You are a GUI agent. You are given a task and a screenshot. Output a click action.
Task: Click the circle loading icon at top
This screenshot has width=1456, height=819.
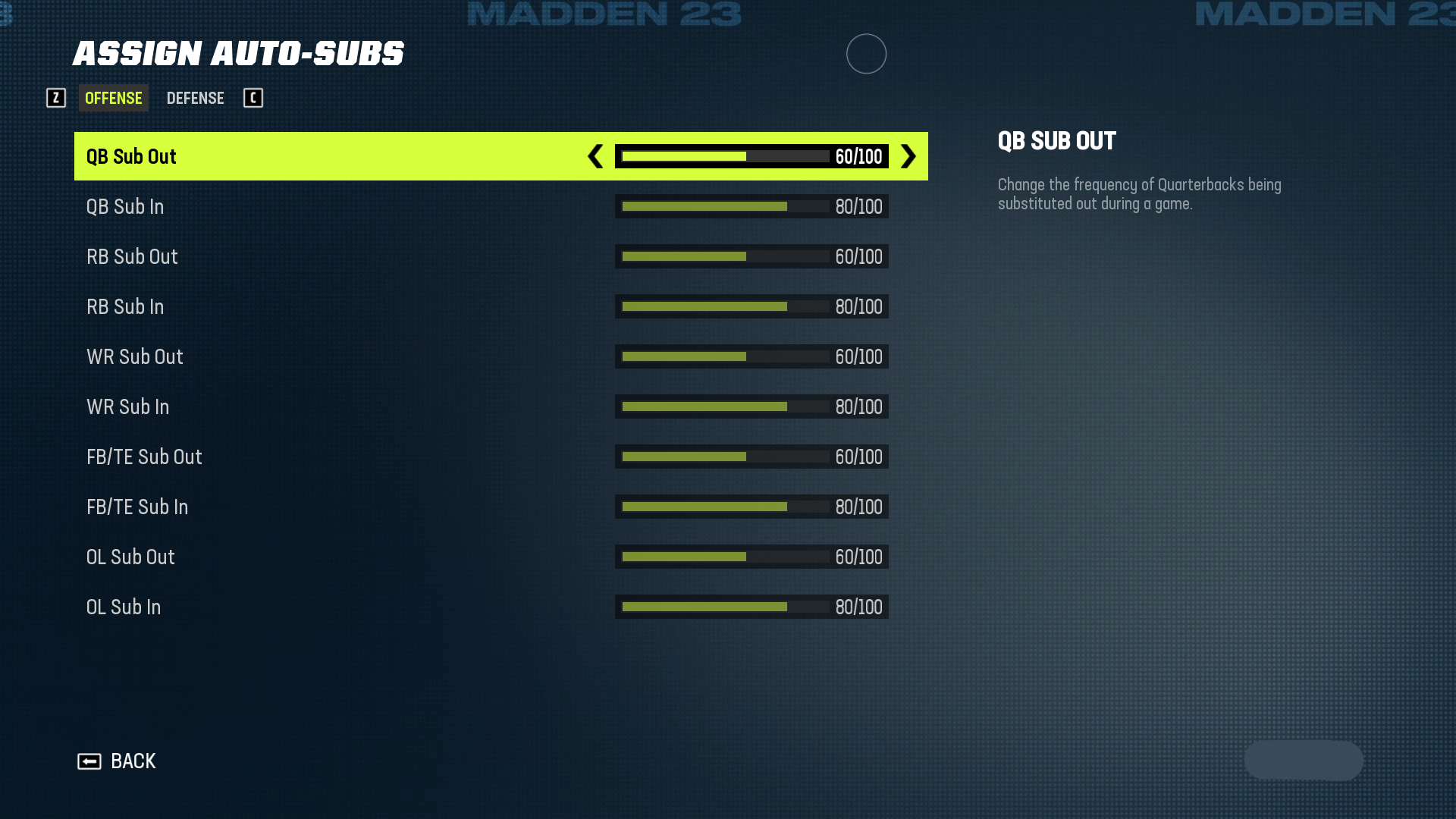pyautogui.click(x=866, y=54)
